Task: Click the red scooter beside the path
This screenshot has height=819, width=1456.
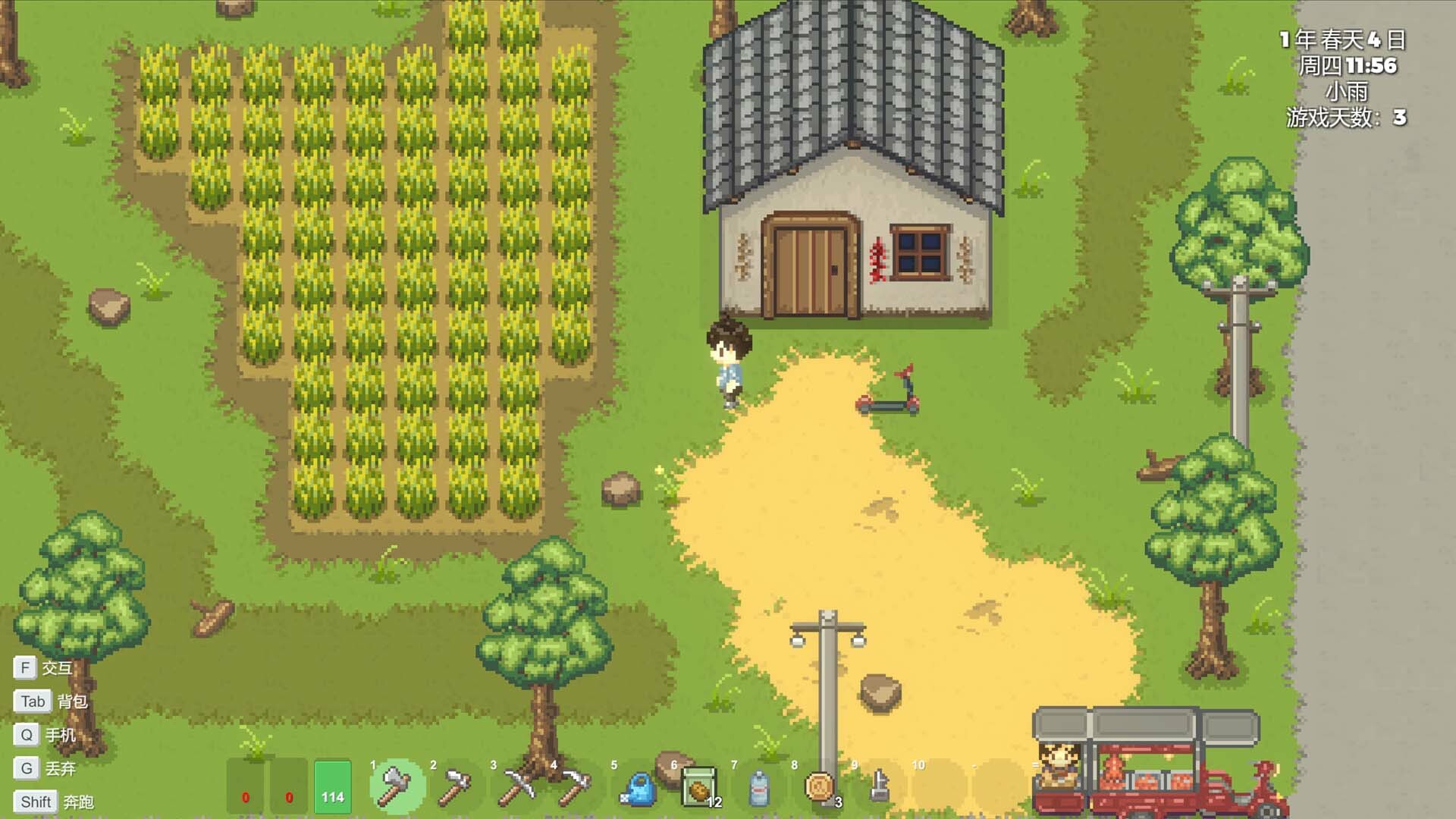Action: click(889, 394)
